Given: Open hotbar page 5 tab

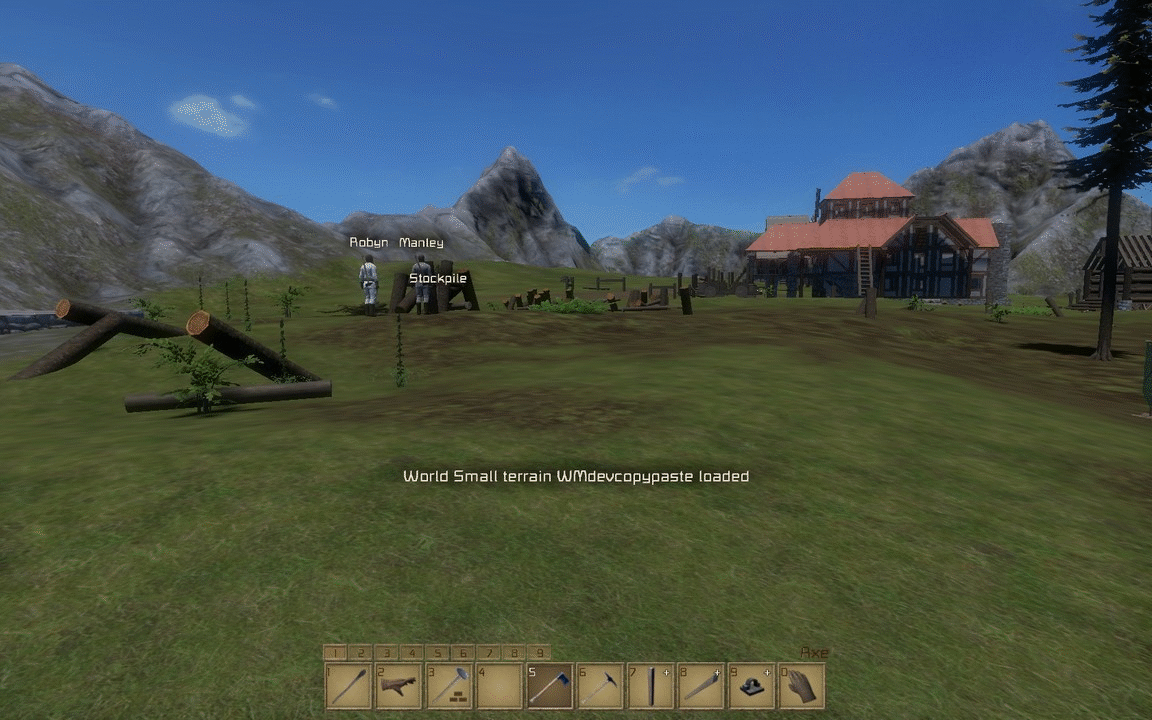Looking at the screenshot, I should (x=437, y=653).
